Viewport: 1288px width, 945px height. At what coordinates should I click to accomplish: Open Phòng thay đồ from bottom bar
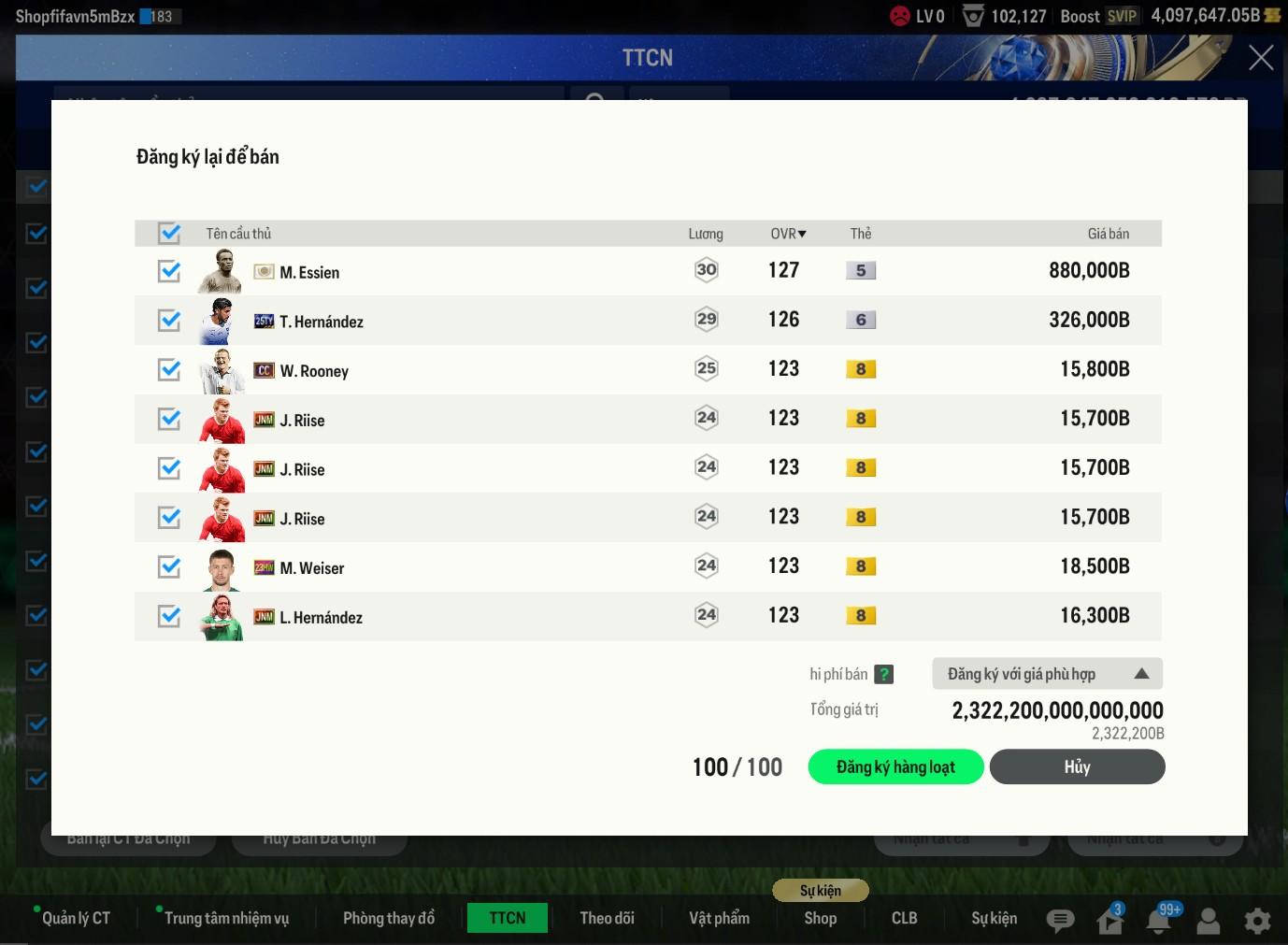click(389, 918)
